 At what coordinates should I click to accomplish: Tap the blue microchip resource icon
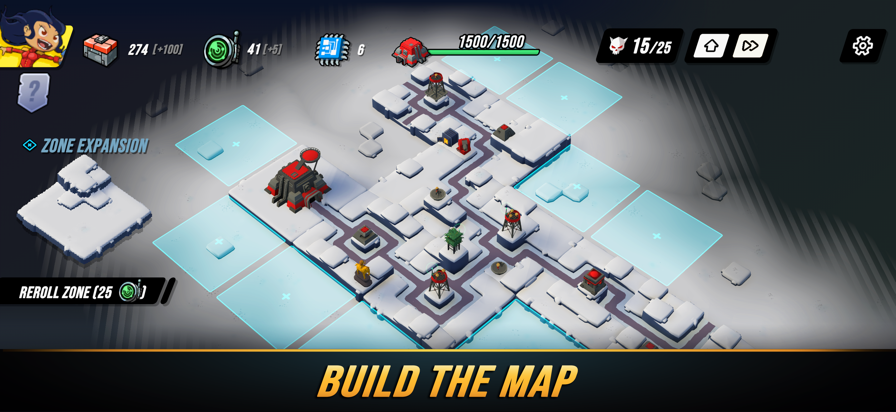(x=332, y=49)
